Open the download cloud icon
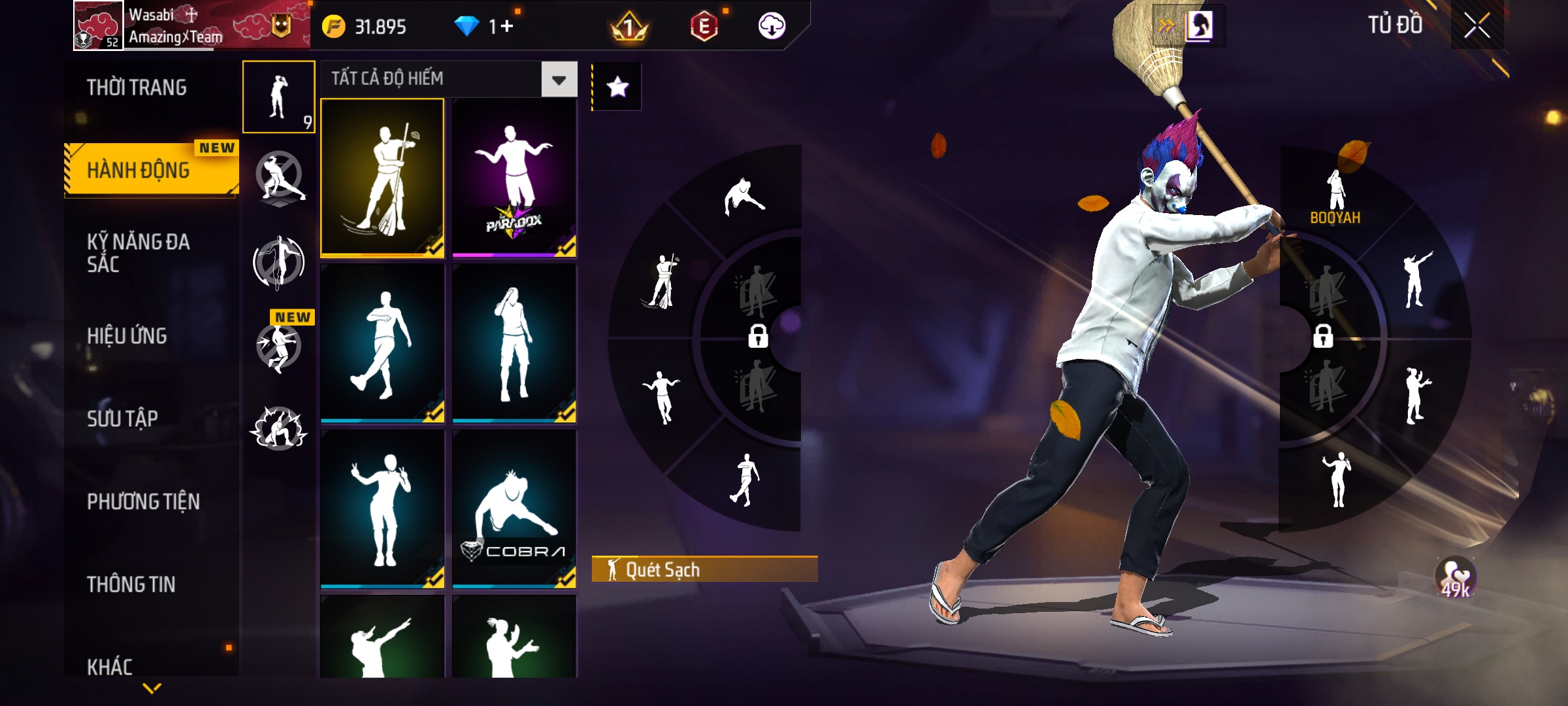Screen dimensions: 1568x706 (772, 26)
